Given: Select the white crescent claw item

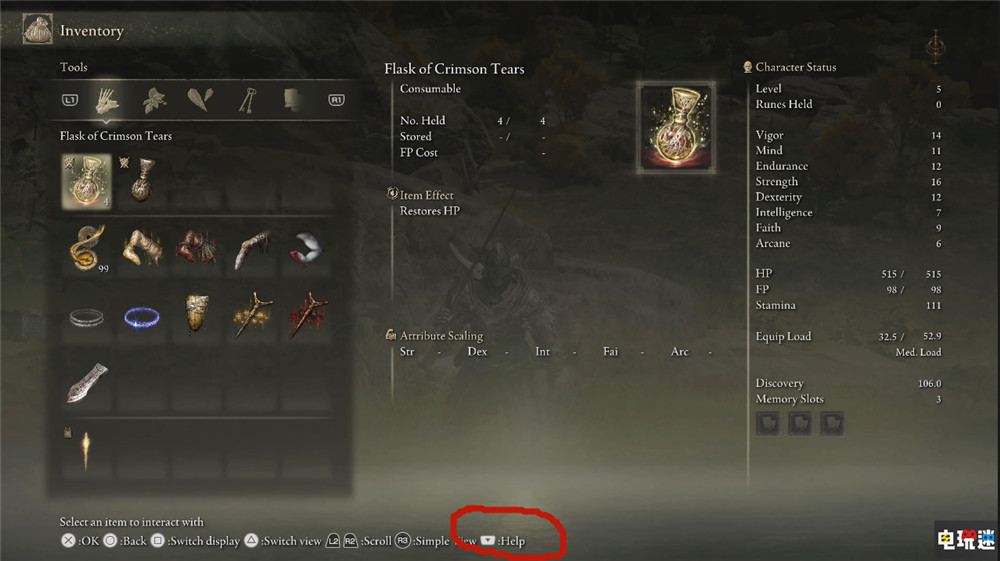Looking at the screenshot, I should pos(305,248).
